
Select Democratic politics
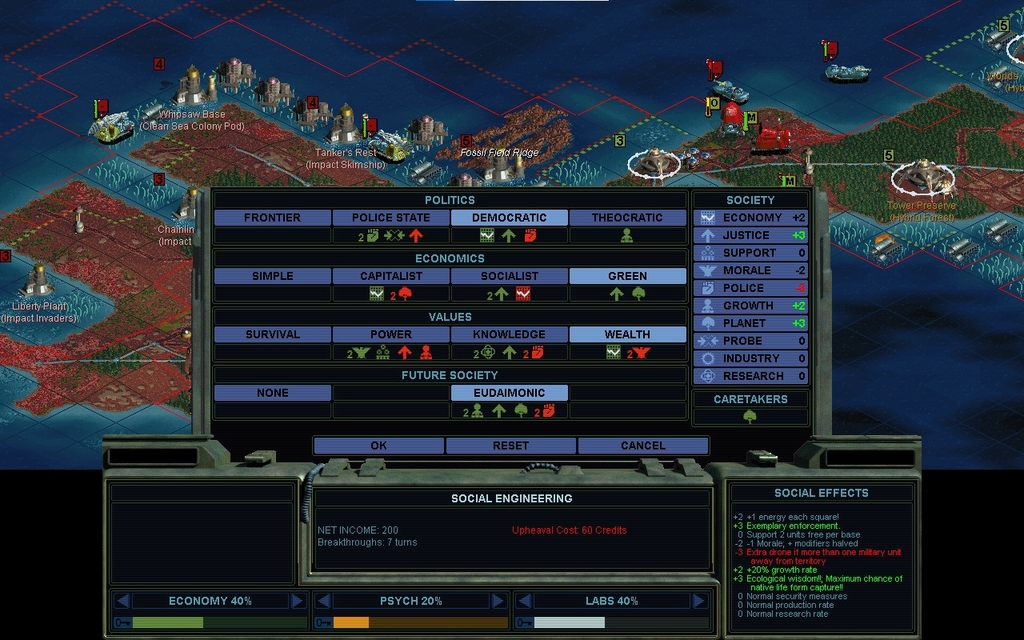(509, 218)
